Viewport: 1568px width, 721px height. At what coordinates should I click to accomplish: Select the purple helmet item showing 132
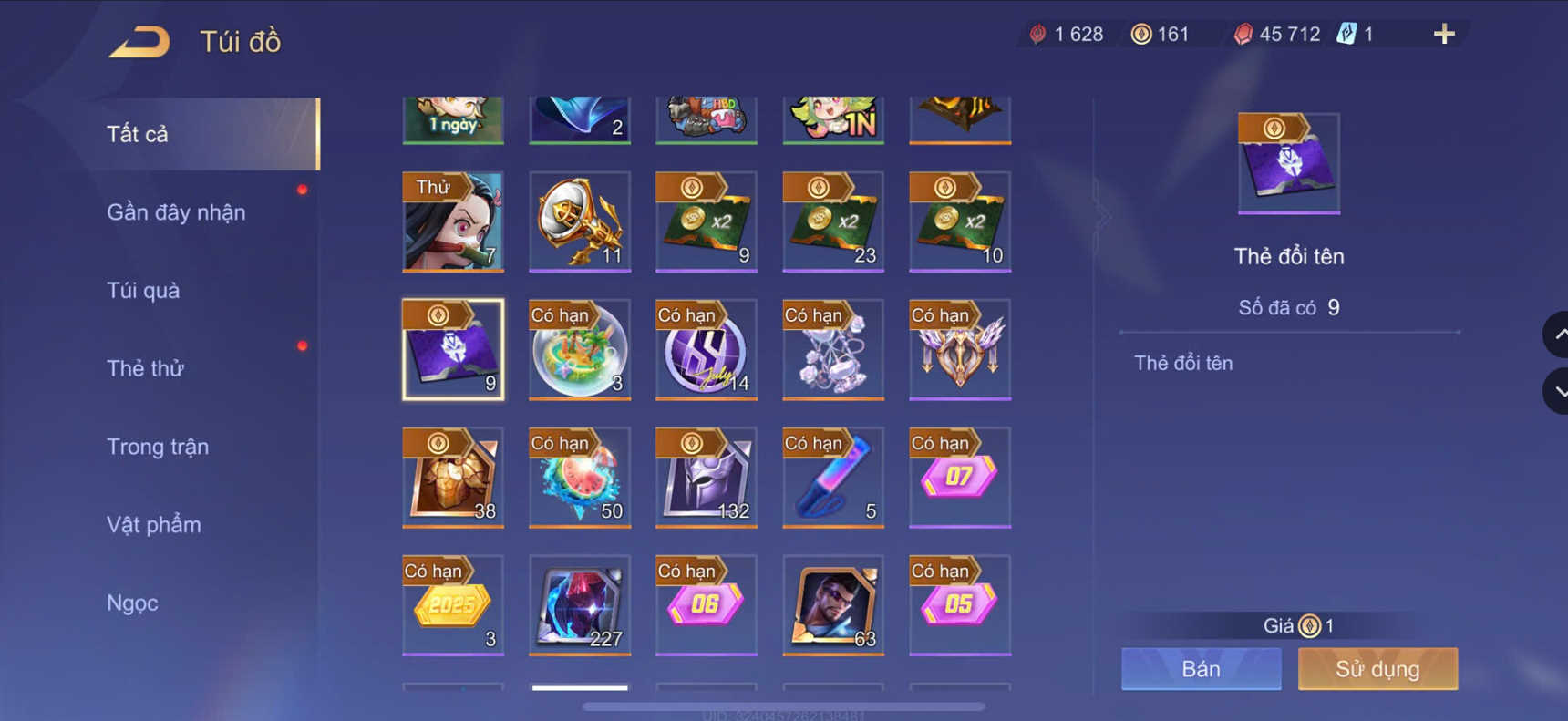coord(706,477)
